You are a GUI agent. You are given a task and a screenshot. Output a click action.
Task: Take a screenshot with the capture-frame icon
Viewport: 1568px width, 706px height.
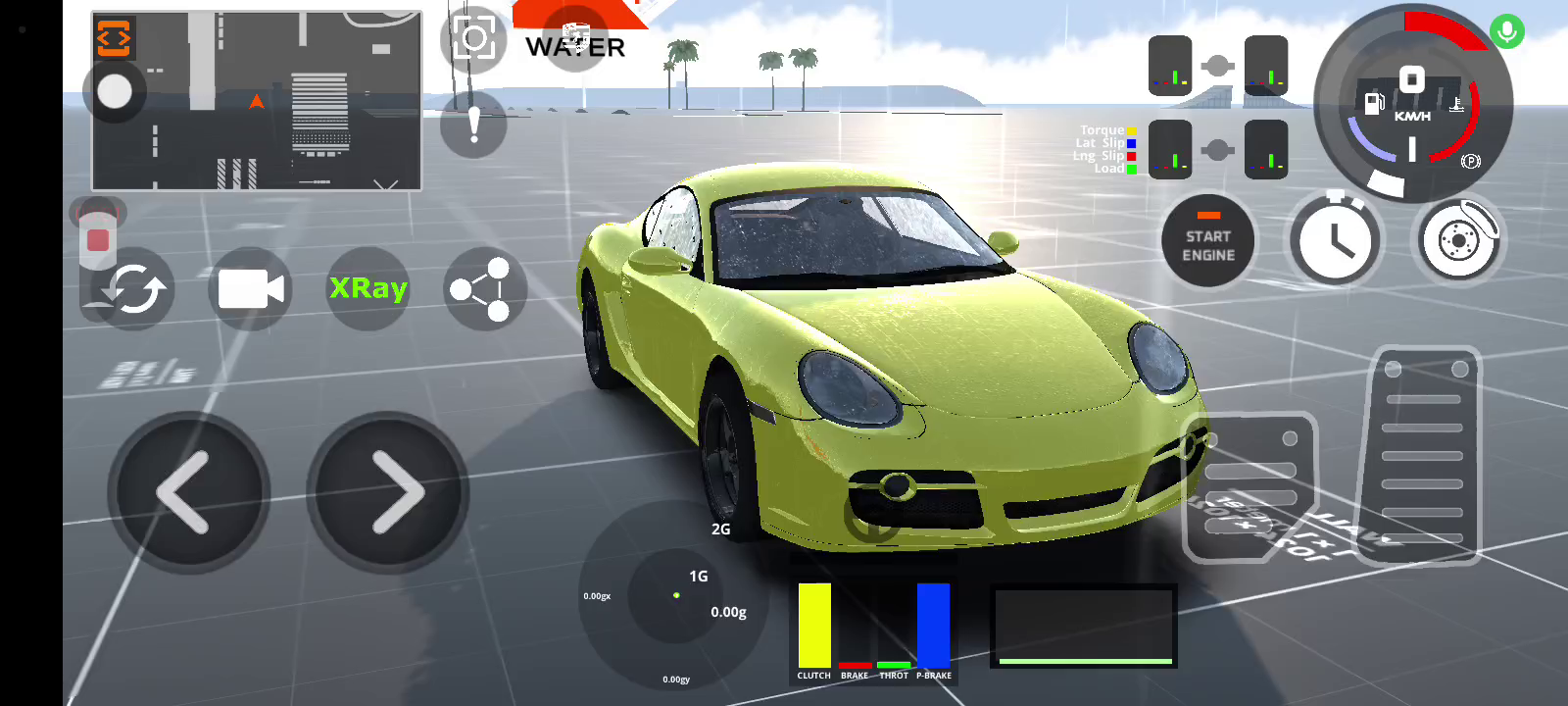coord(474,39)
